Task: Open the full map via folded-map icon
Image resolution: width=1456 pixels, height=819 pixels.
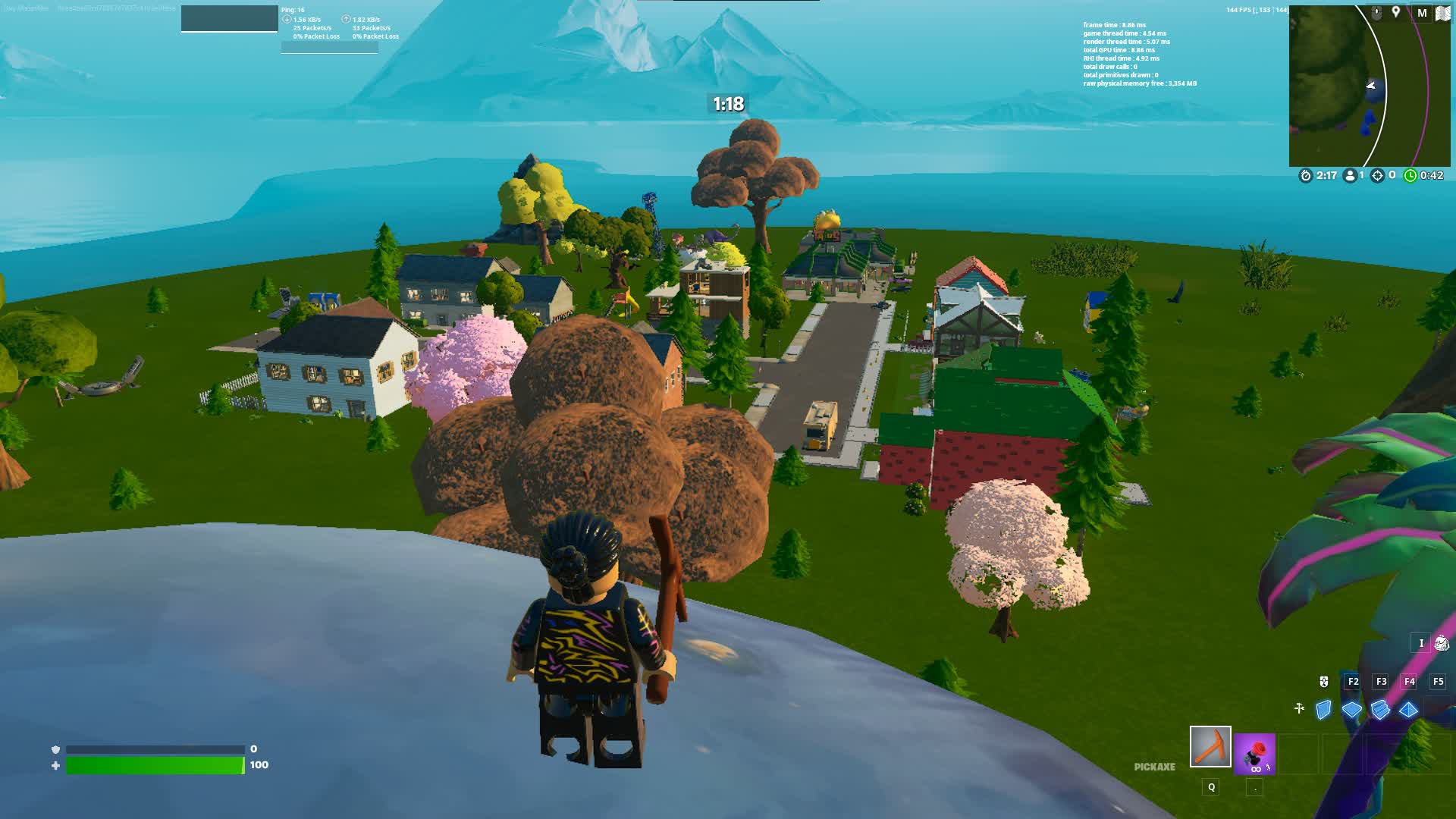Action: [1442, 13]
